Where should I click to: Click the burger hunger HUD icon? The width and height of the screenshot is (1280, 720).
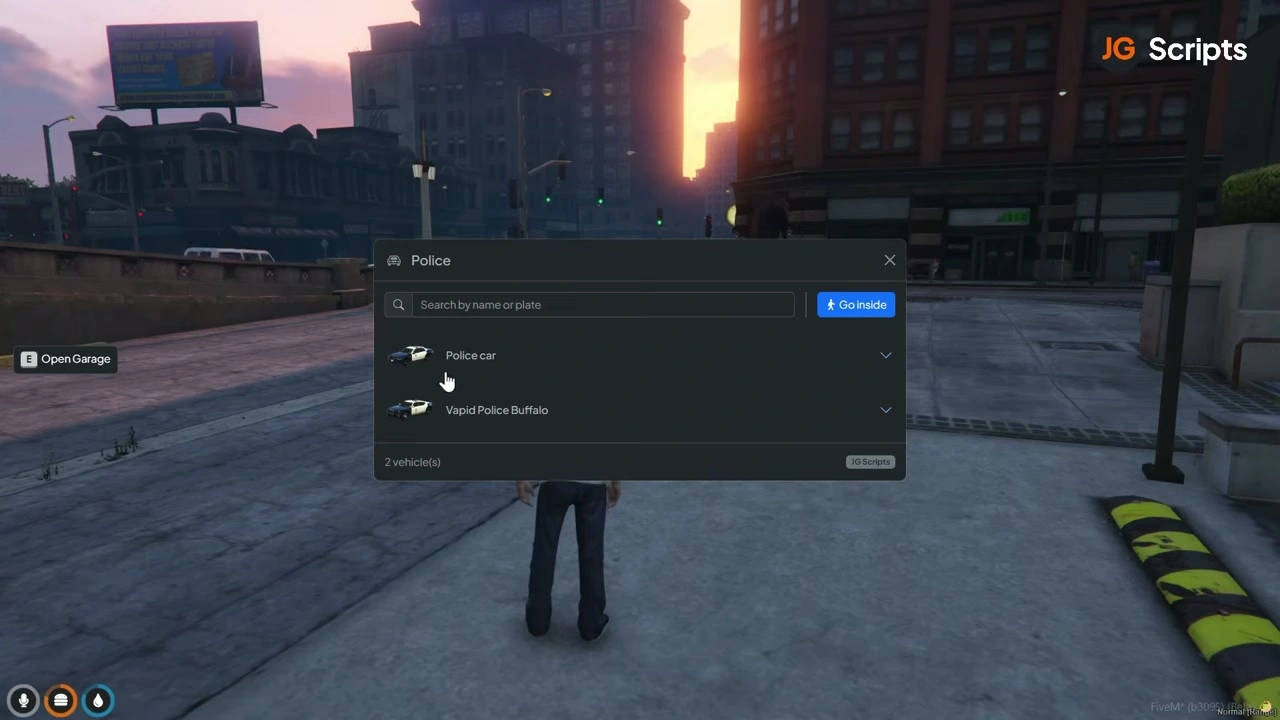point(61,701)
